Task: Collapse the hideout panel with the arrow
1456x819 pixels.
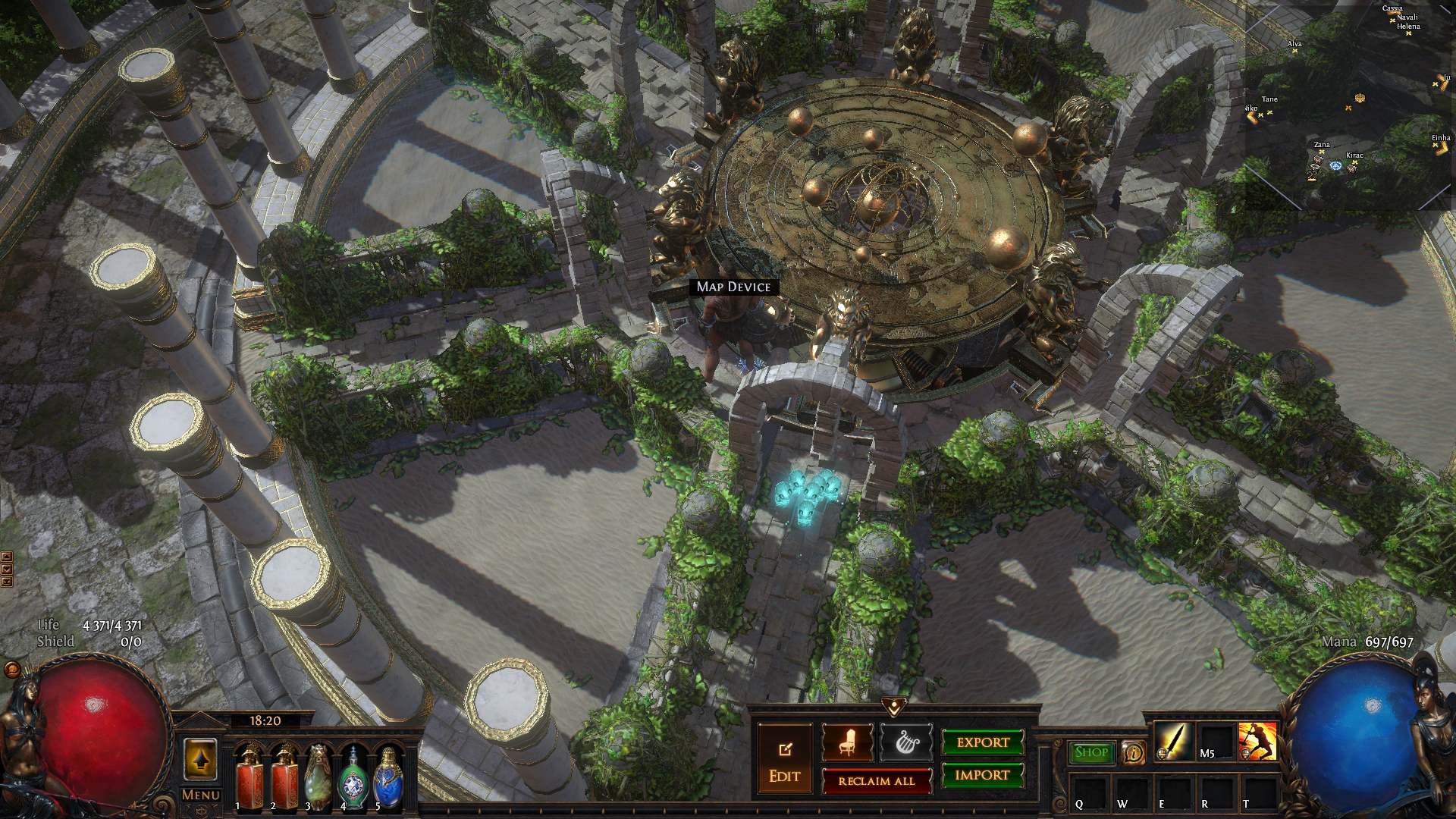Action: (894, 707)
